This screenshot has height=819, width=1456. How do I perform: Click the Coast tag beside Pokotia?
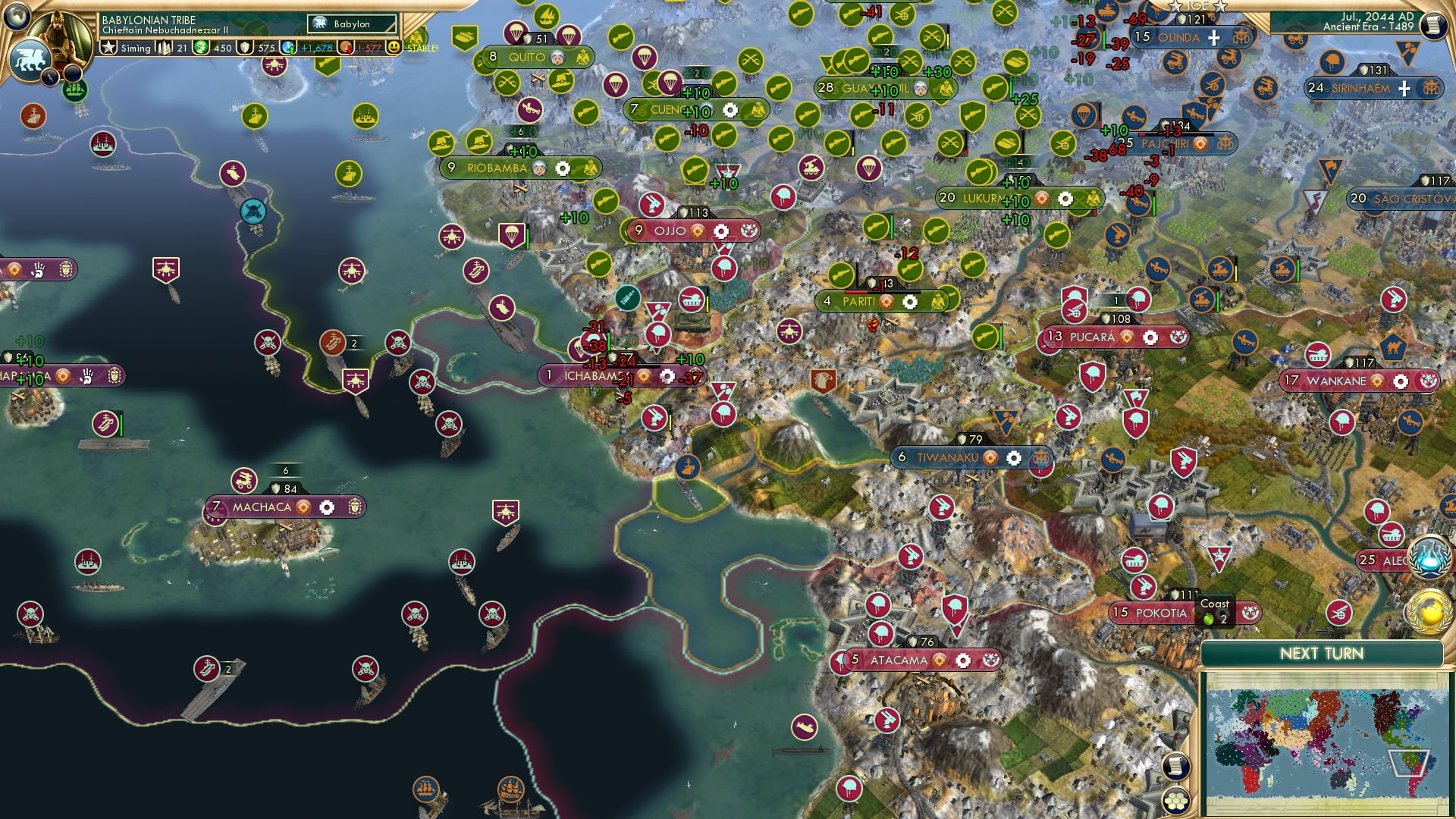coord(1216,606)
